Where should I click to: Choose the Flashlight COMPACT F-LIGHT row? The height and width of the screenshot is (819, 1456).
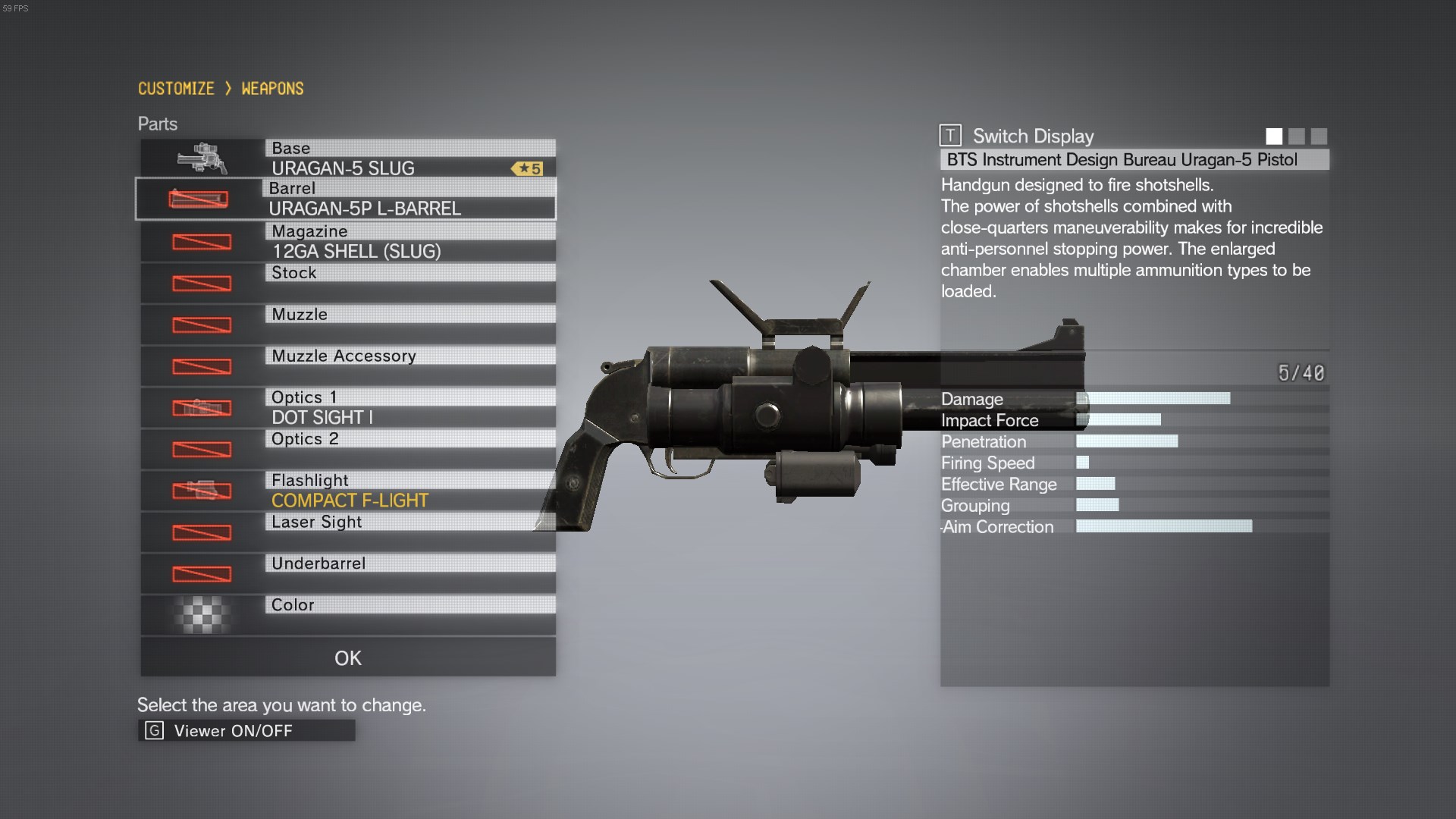click(x=347, y=491)
